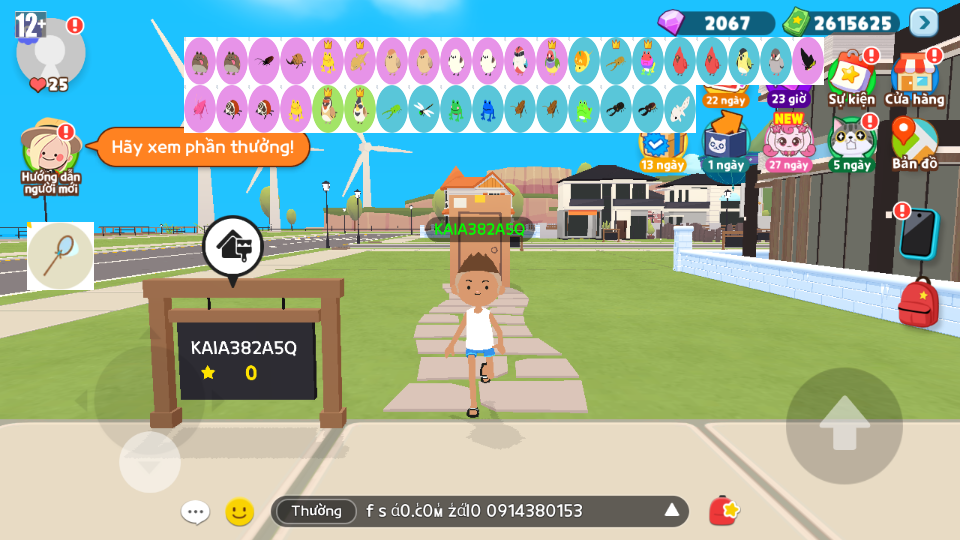960x540 pixels.
Task: Open the red backpack inventory
Action: click(x=918, y=303)
